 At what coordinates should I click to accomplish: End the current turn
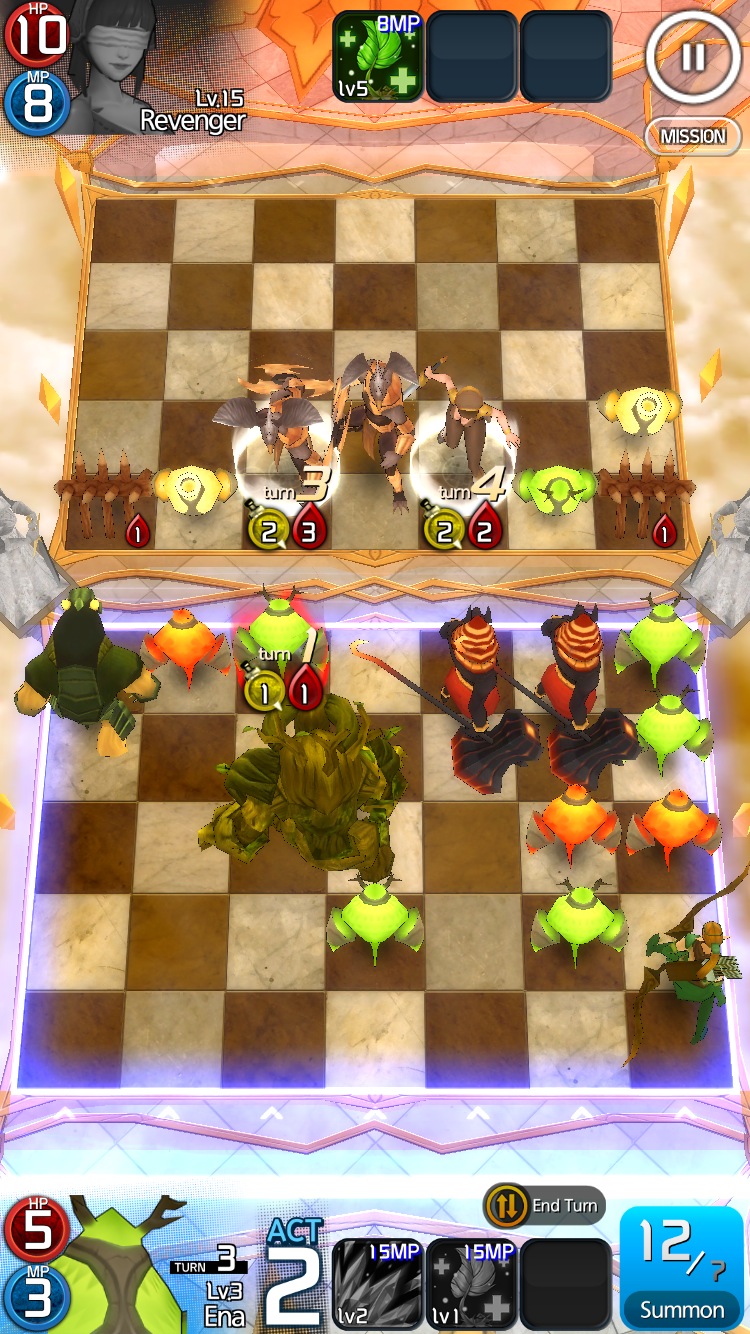[545, 1206]
